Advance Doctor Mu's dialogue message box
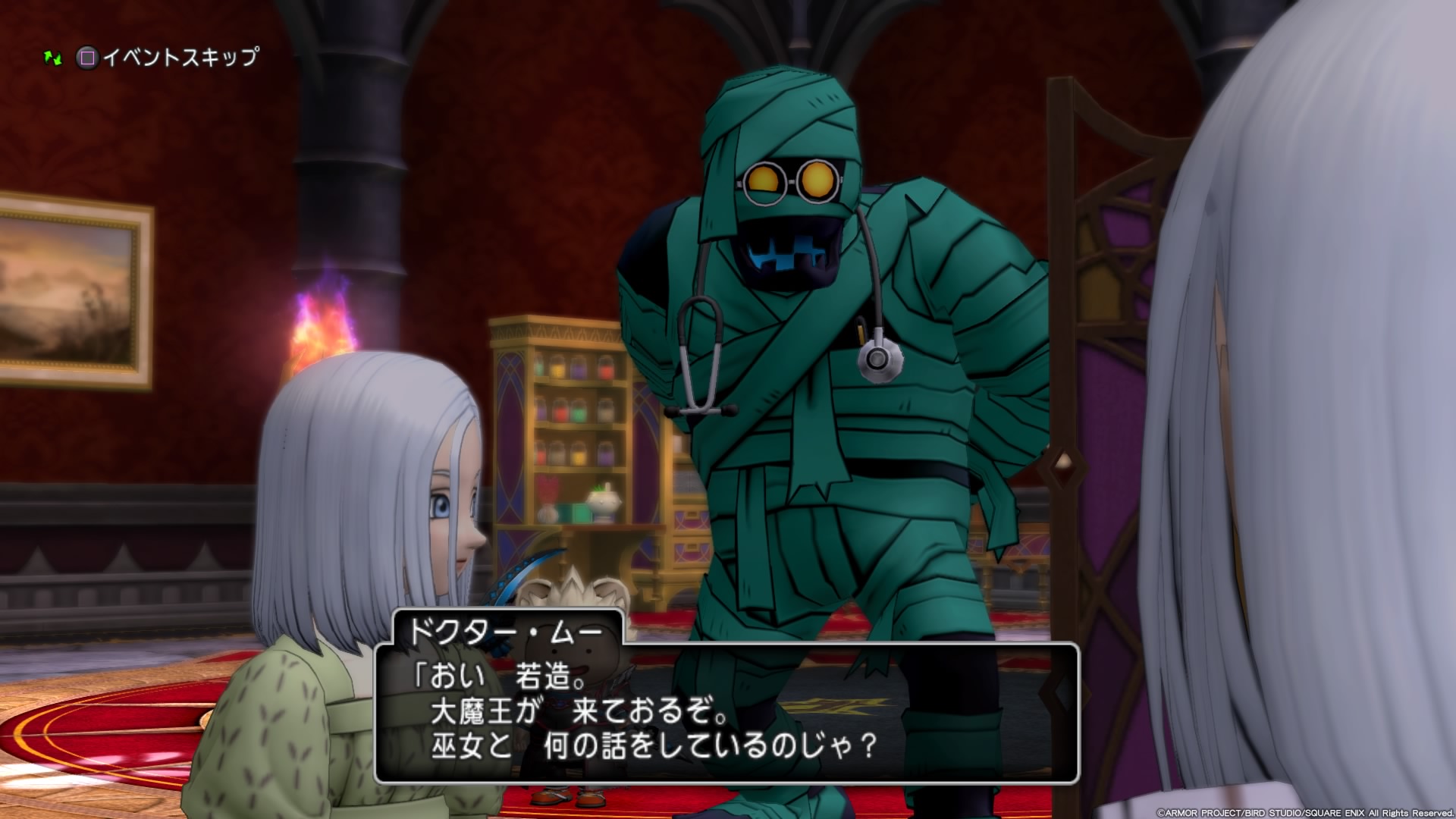The height and width of the screenshot is (819, 1456). pos(726,712)
